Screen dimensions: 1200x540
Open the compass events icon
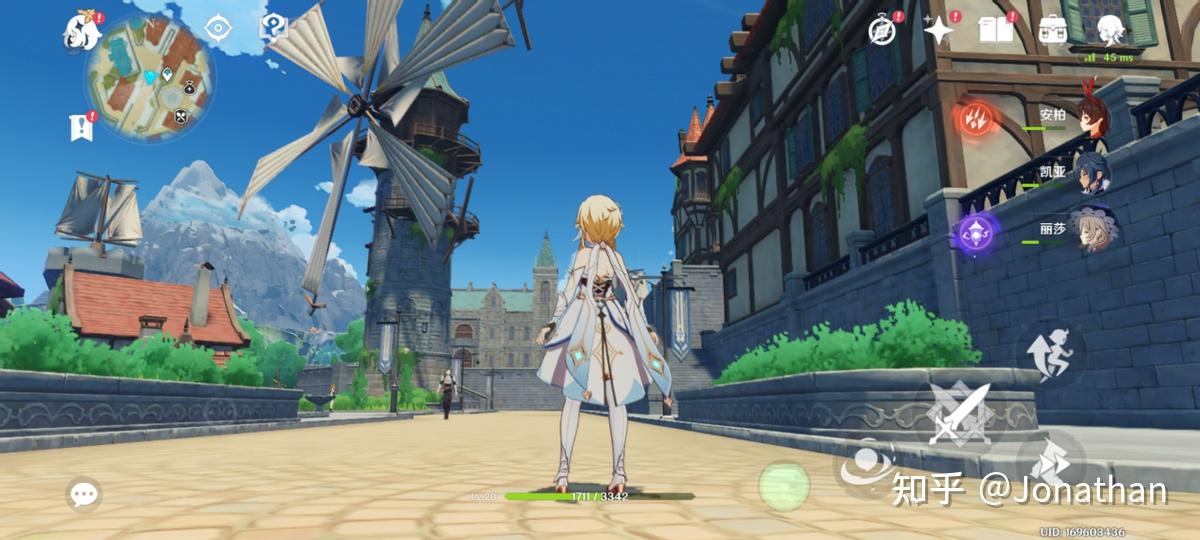(x=881, y=30)
